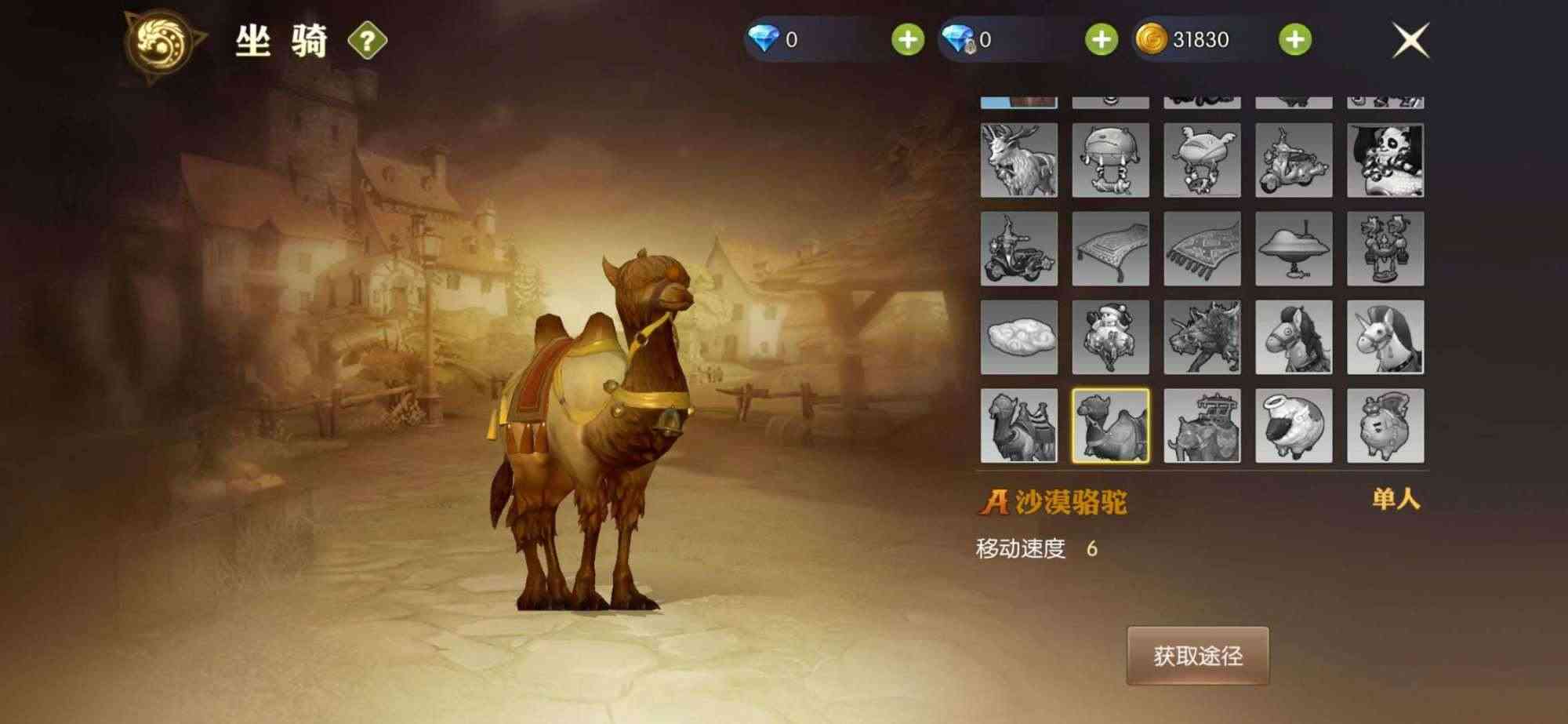1568x724 pixels.
Task: Select the antlered deer mount
Action: (x=1019, y=161)
